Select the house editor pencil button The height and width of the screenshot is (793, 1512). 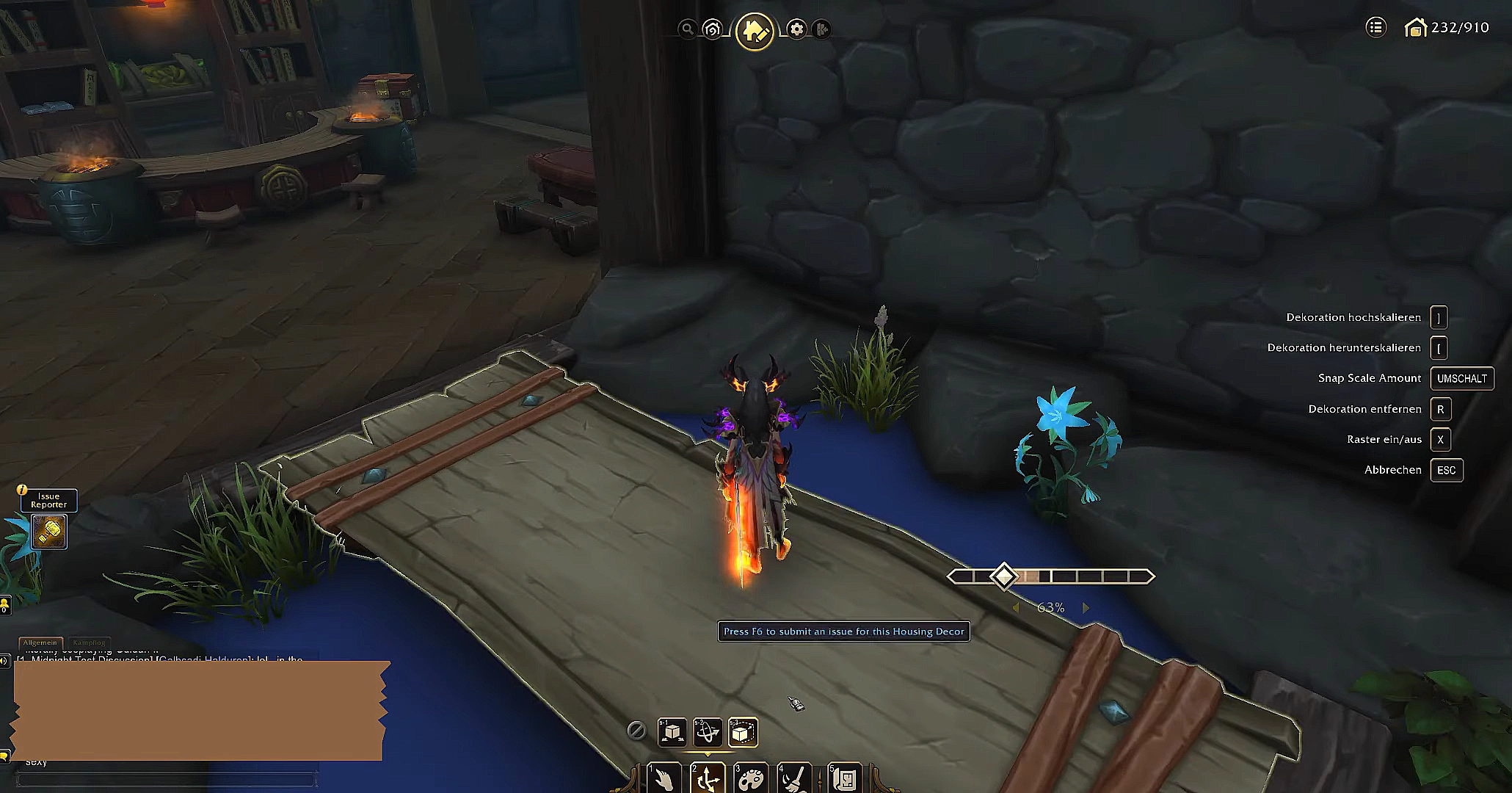755,31
